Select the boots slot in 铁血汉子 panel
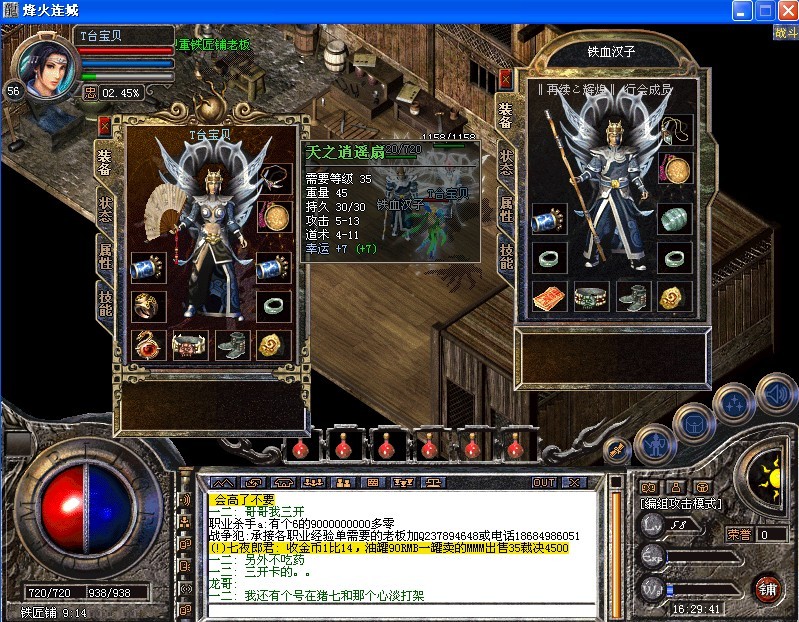The height and width of the screenshot is (622, 799). pos(632,296)
